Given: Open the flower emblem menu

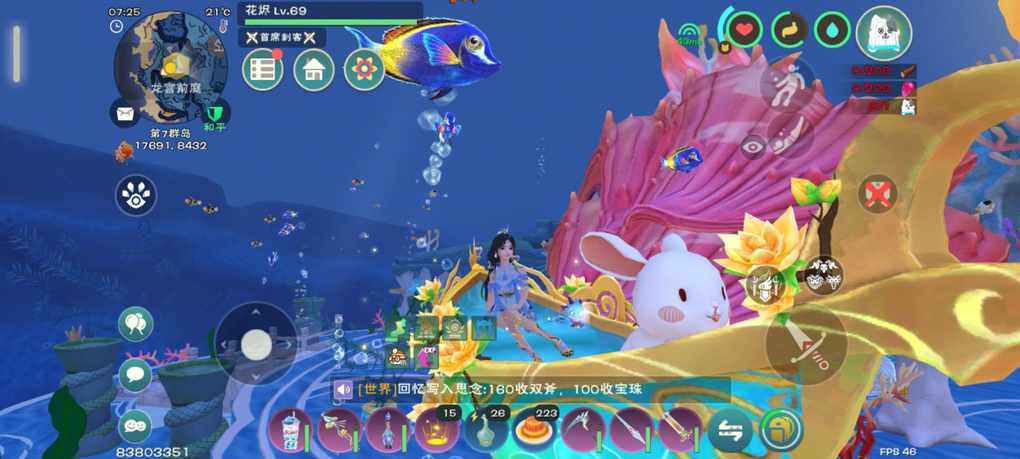Looking at the screenshot, I should [364, 70].
